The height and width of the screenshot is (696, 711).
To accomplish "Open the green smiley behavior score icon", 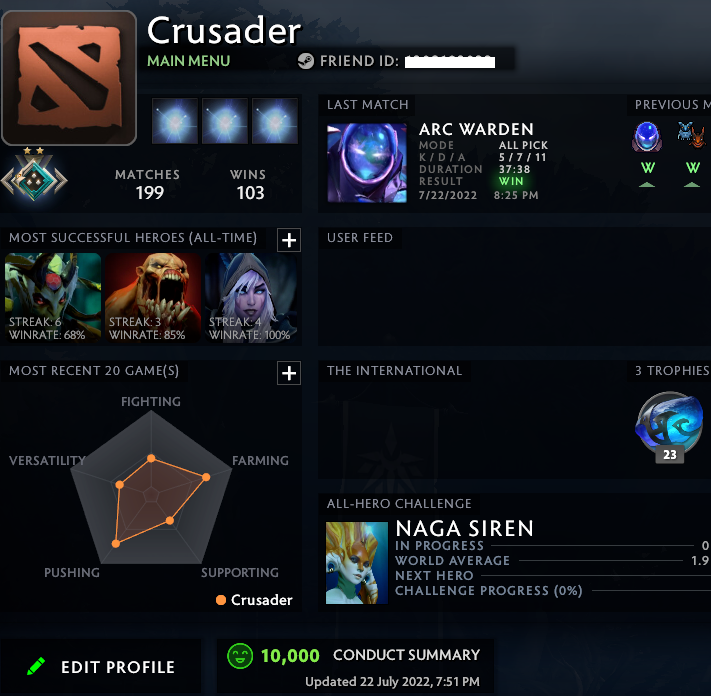I will tap(240, 656).
